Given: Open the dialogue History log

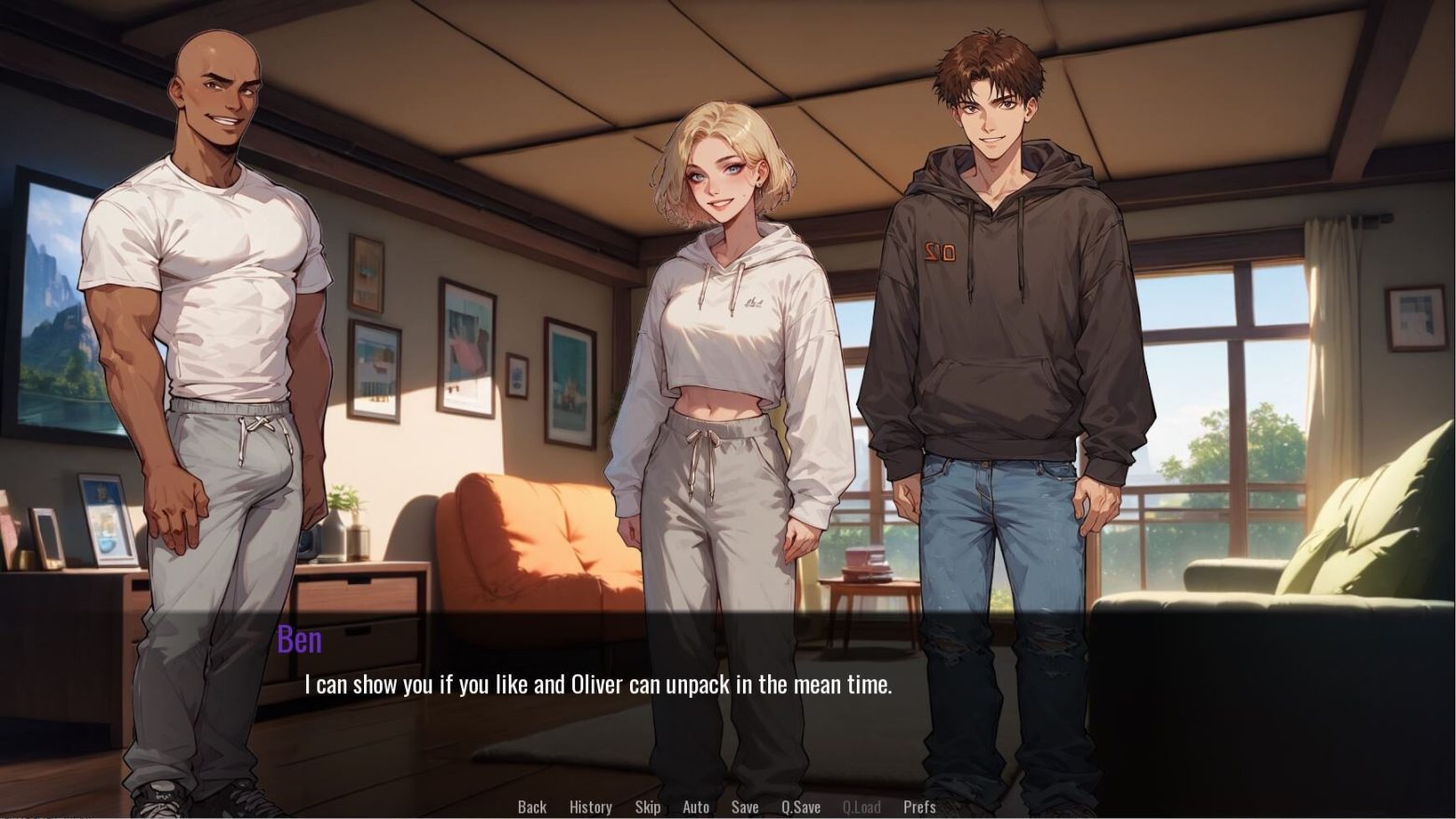Looking at the screenshot, I should pyautogui.click(x=591, y=807).
